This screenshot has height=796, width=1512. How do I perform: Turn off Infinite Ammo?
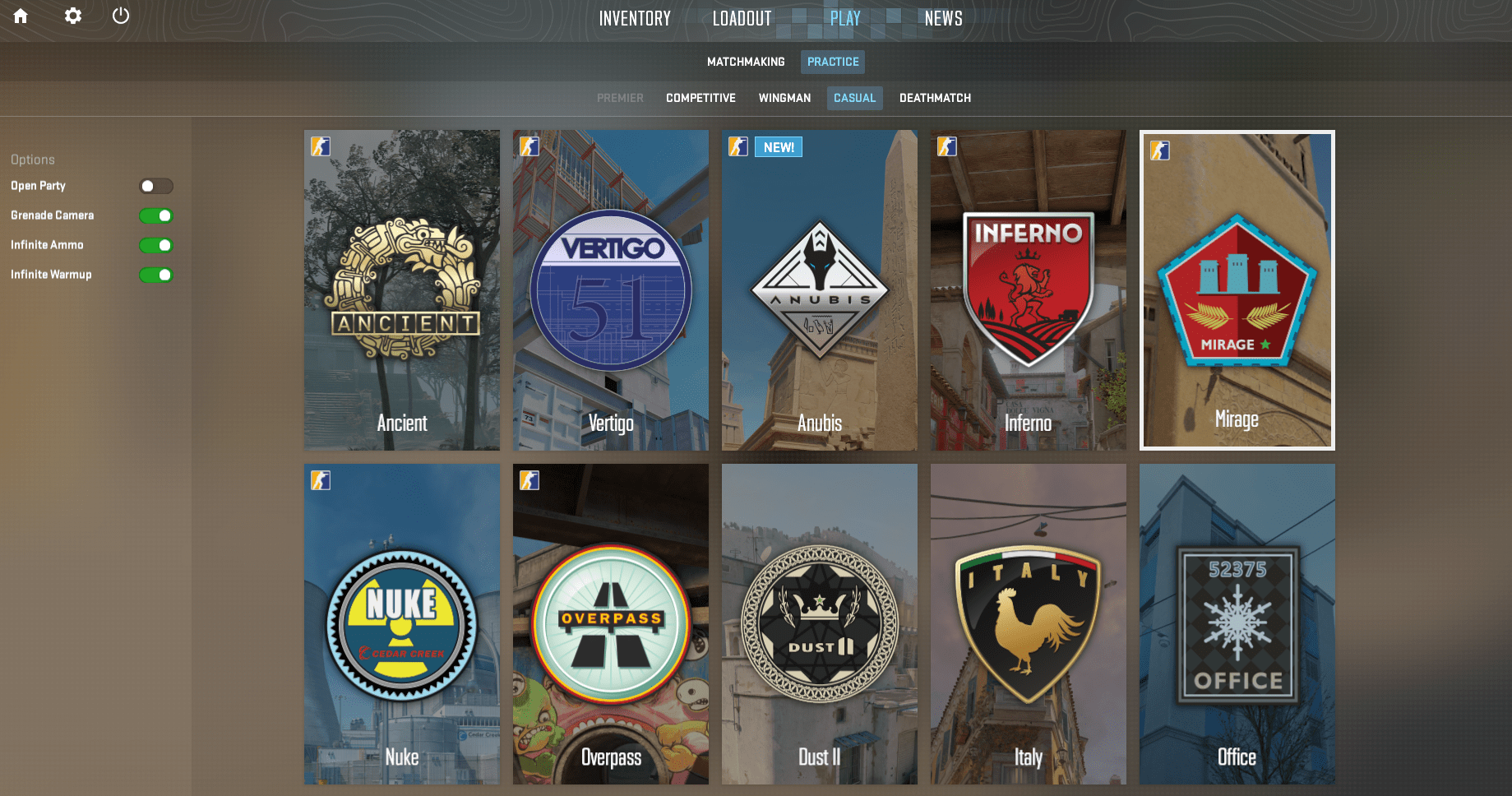[x=156, y=245]
